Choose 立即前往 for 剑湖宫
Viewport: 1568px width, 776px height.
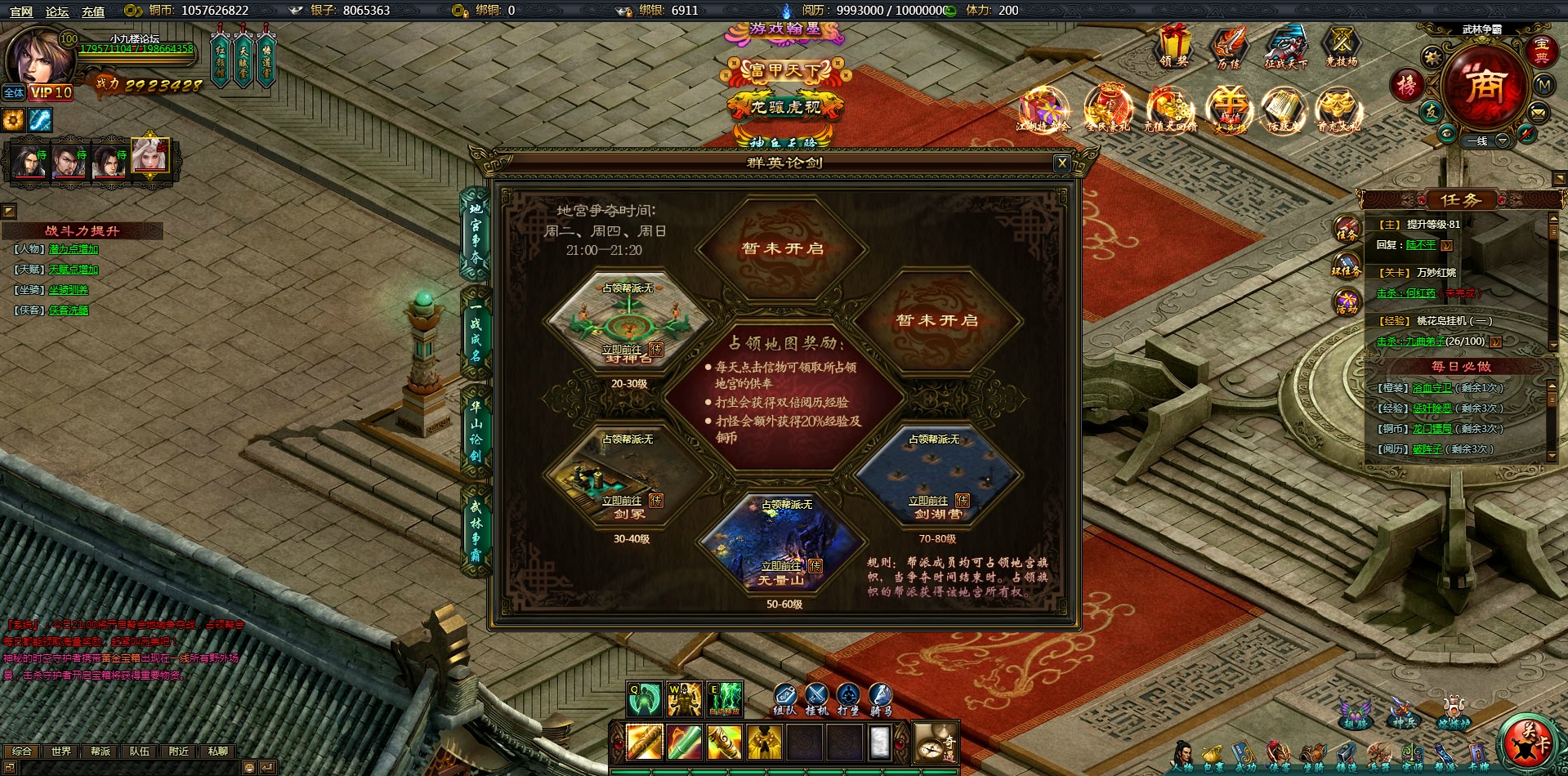(927, 501)
